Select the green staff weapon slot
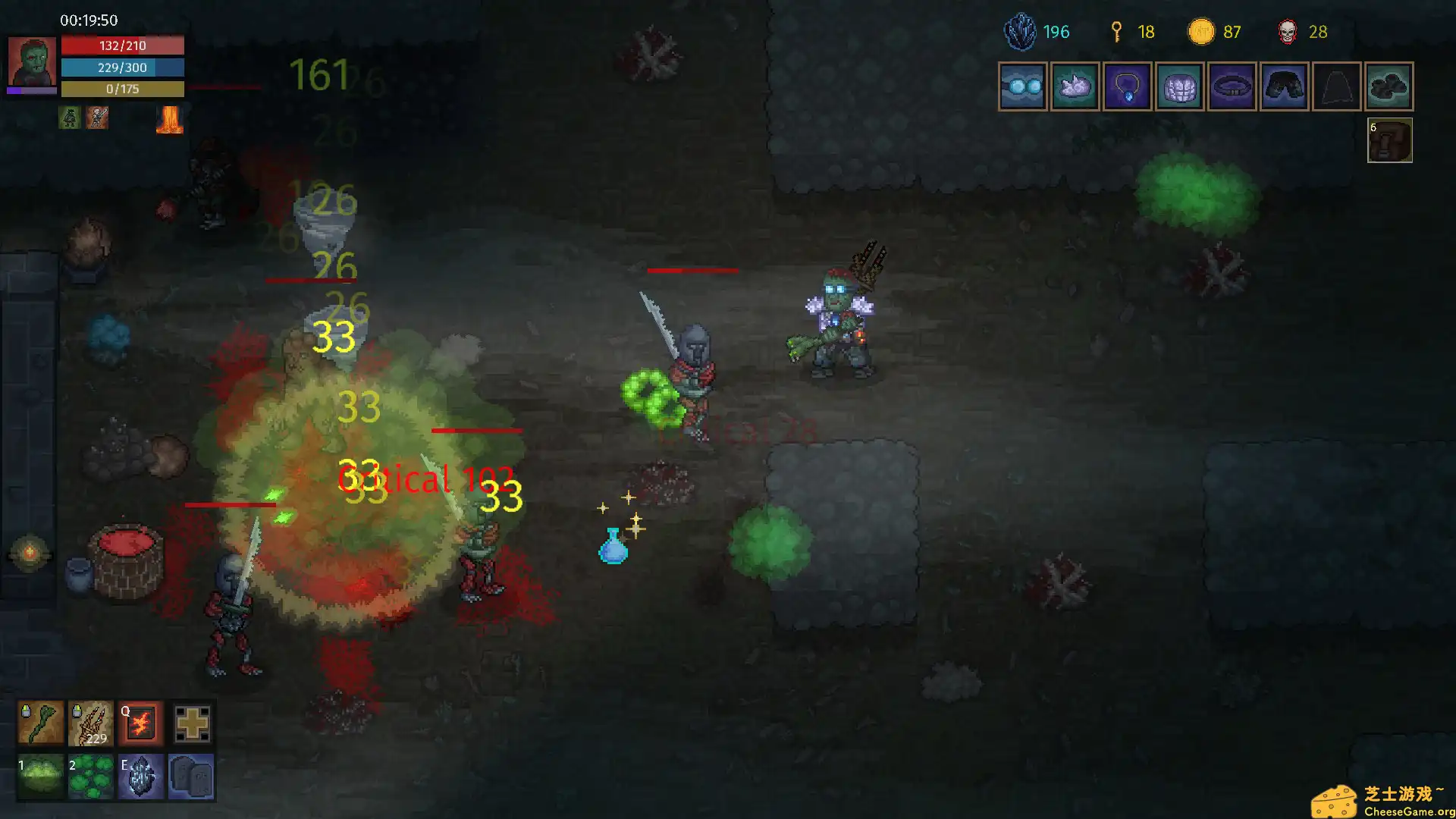The height and width of the screenshot is (819, 1456). tap(41, 723)
